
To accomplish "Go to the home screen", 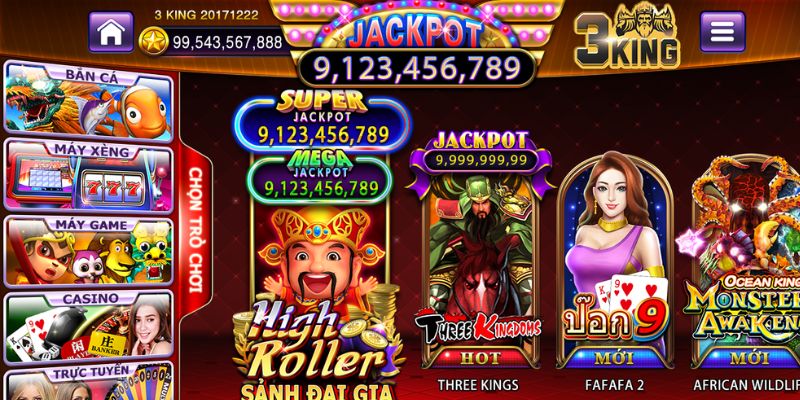I will (111, 31).
